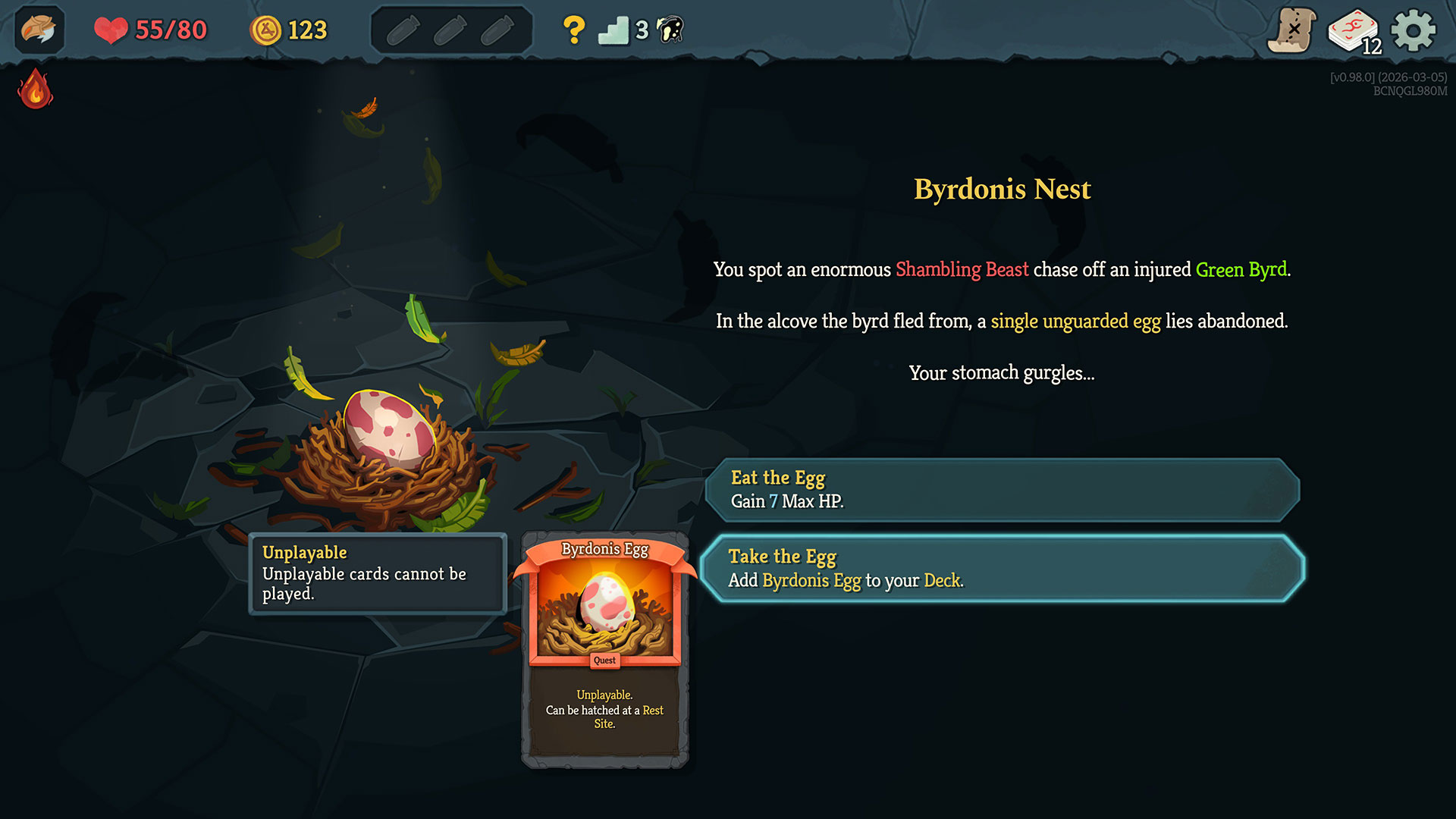Click the yellow question mark room icon
The height and width of the screenshot is (819, 1456).
pyautogui.click(x=574, y=30)
